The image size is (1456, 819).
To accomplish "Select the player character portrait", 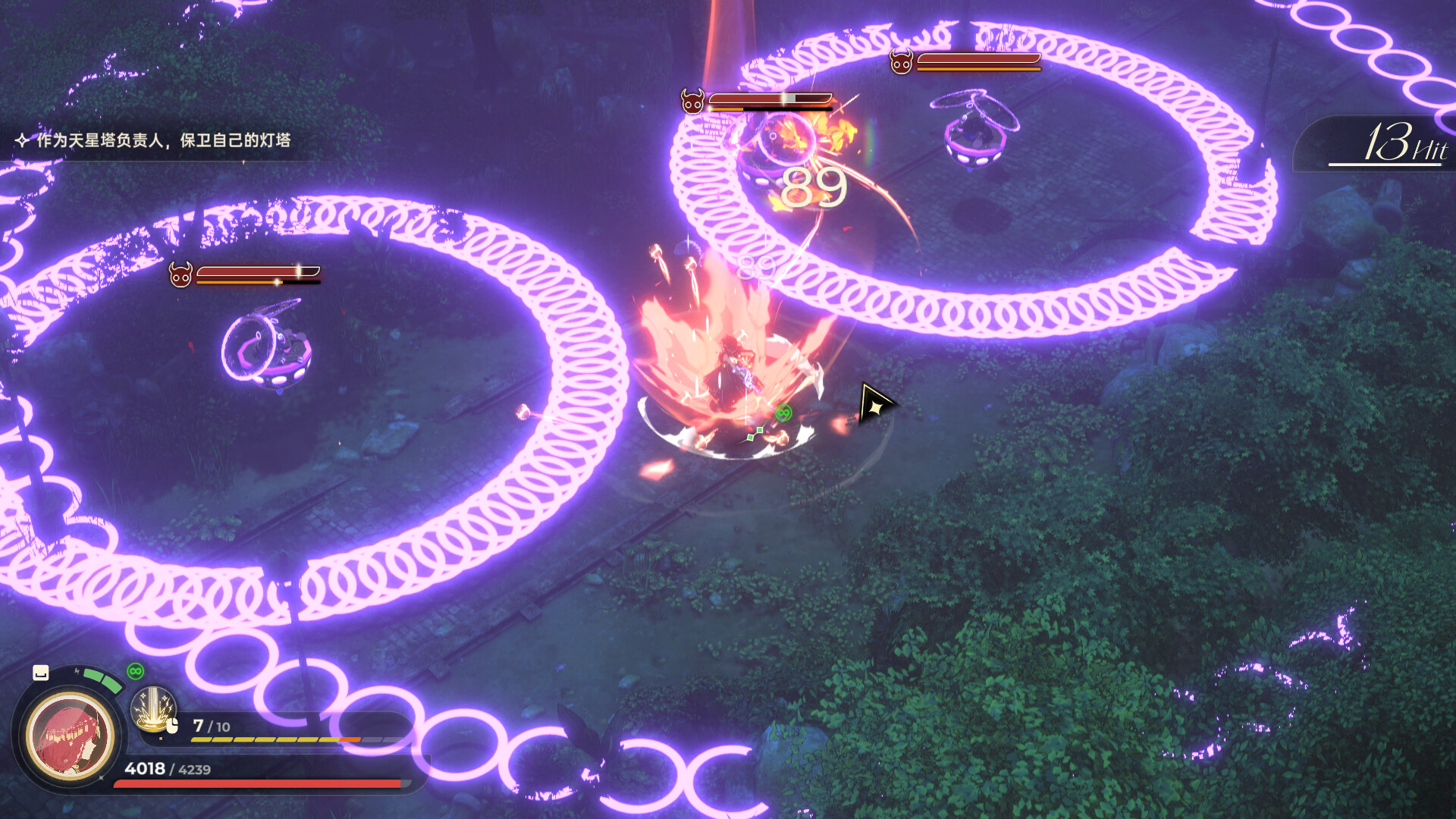I will [68, 739].
